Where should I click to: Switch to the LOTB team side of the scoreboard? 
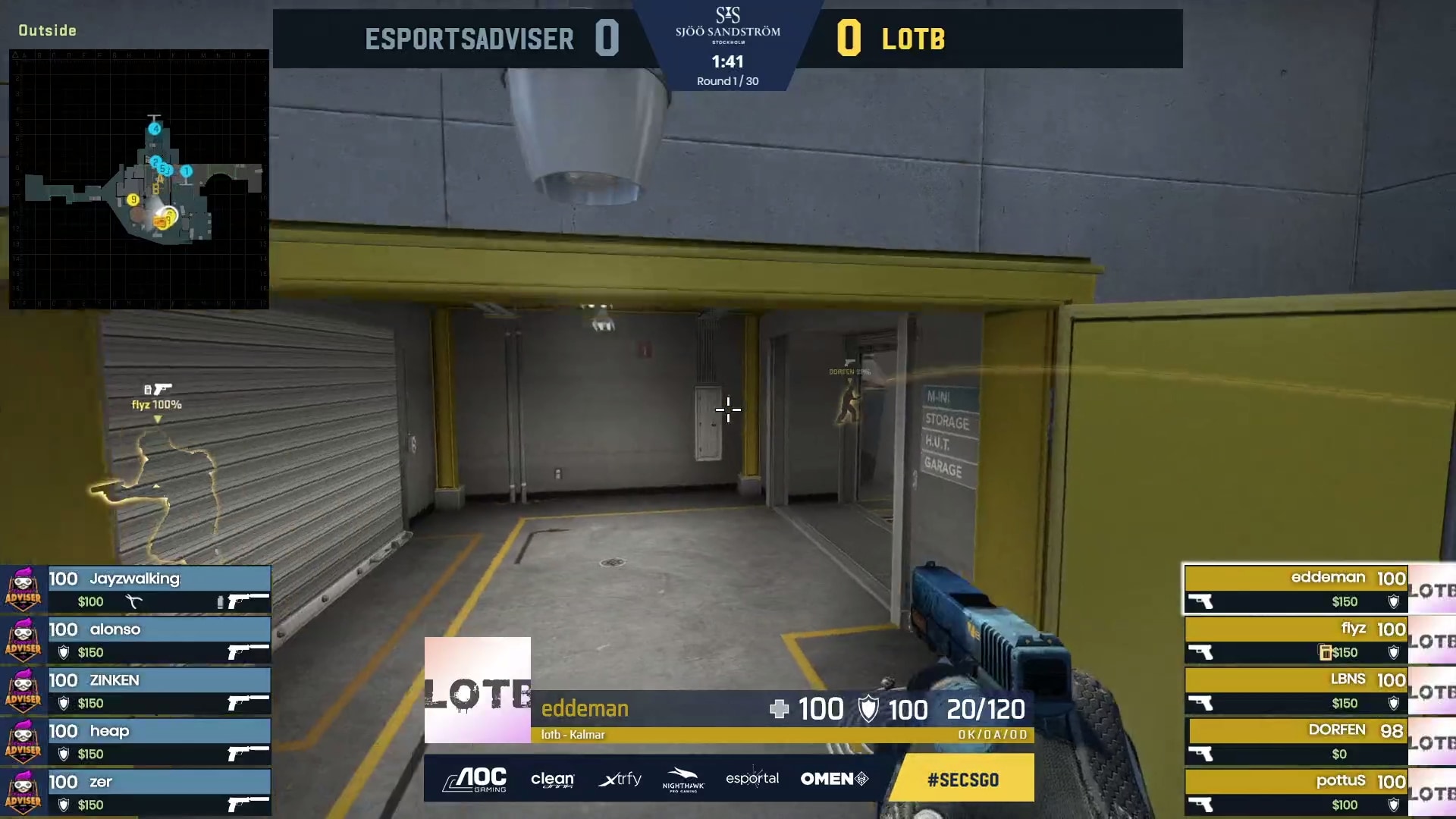click(912, 39)
